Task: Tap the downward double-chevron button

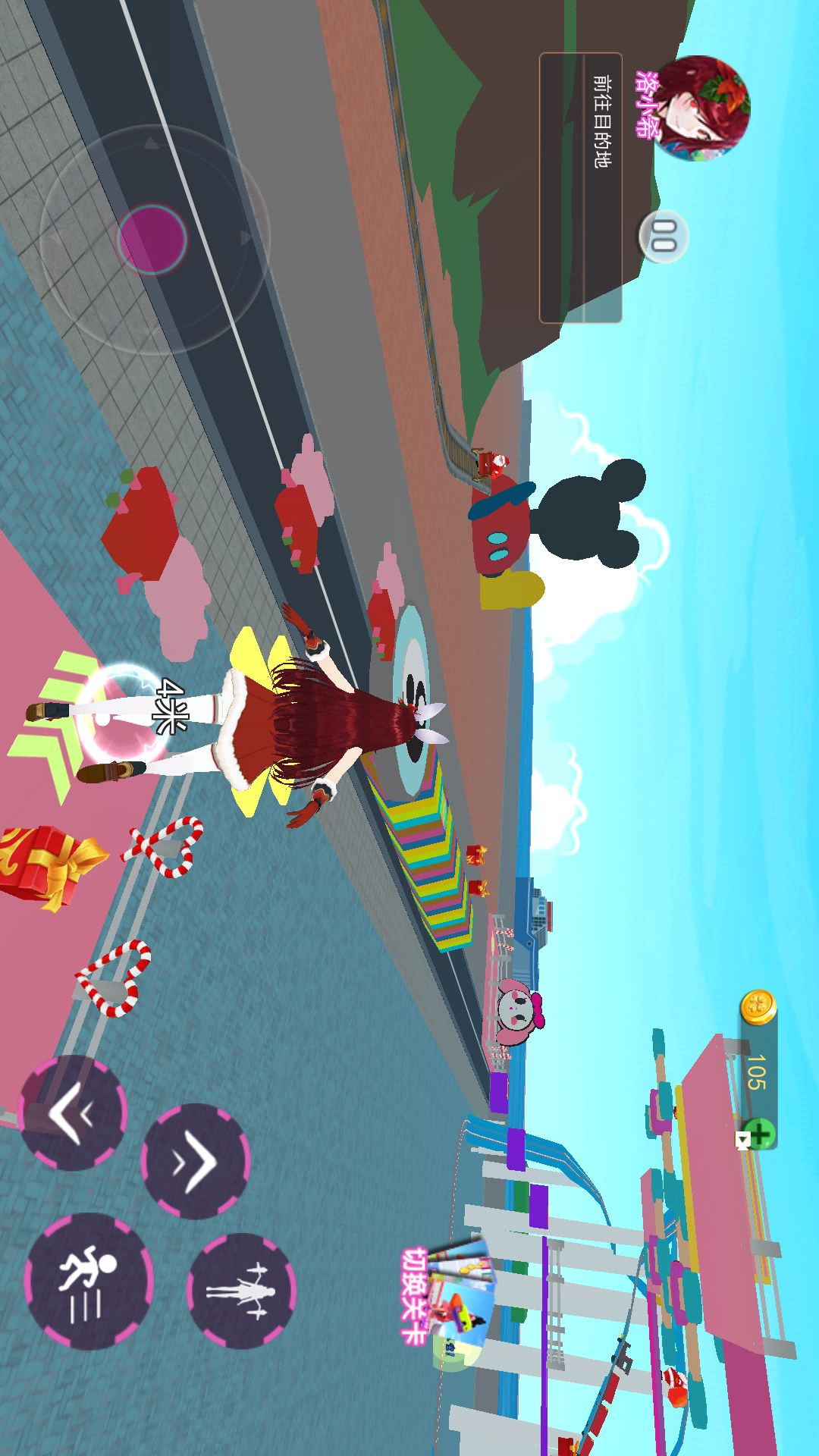Action: click(72, 1112)
